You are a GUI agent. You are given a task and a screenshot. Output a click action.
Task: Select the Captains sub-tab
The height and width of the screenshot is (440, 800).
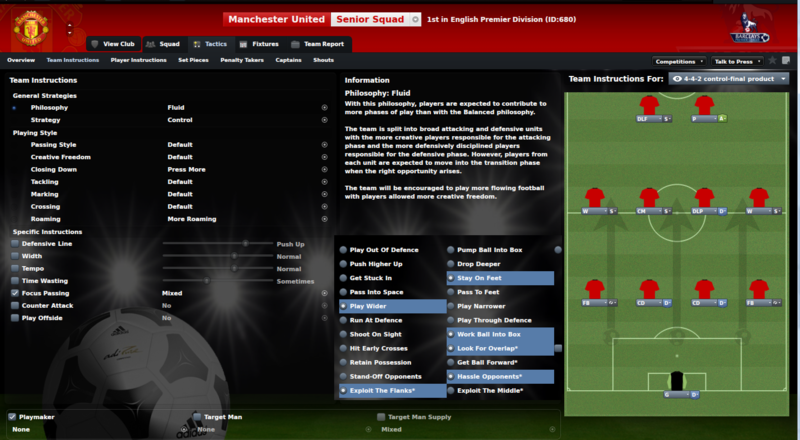288,60
